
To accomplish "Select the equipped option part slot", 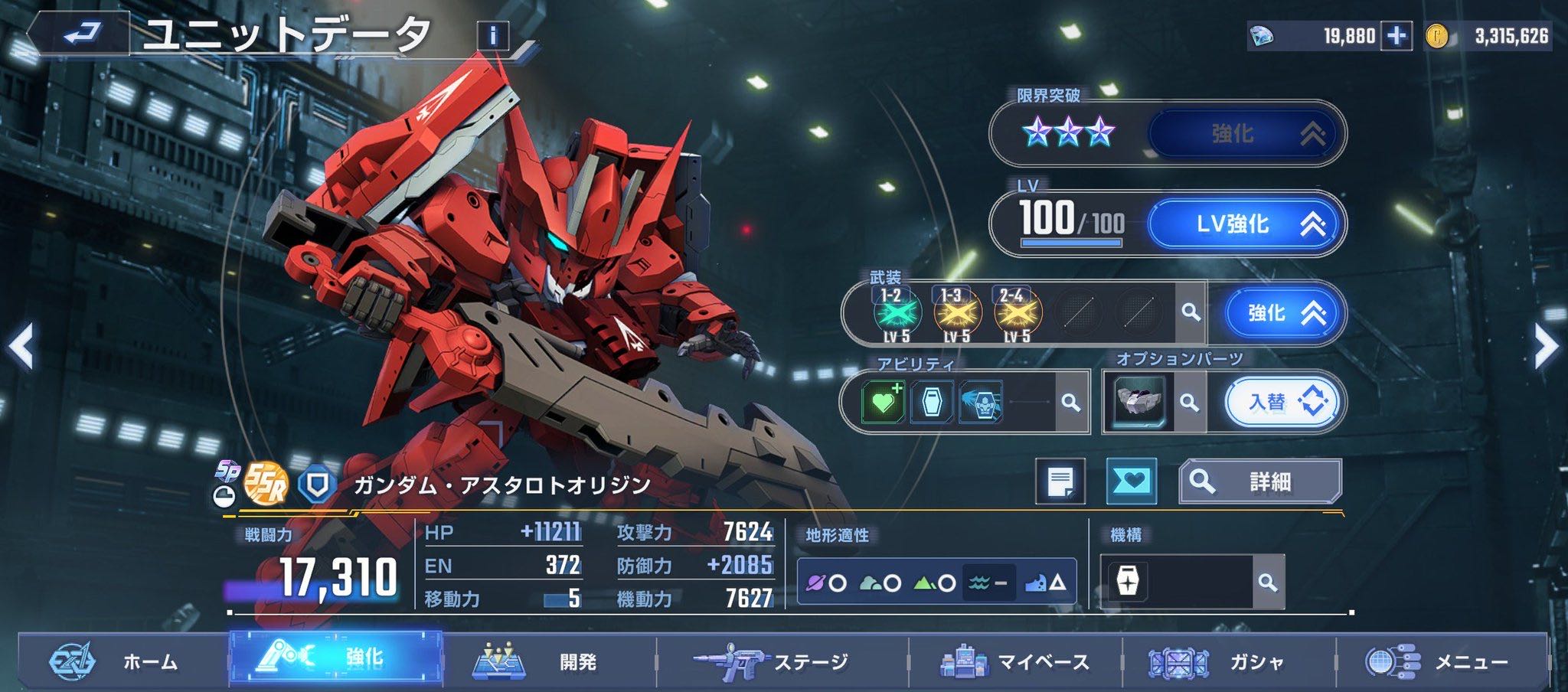I will [x=1140, y=402].
